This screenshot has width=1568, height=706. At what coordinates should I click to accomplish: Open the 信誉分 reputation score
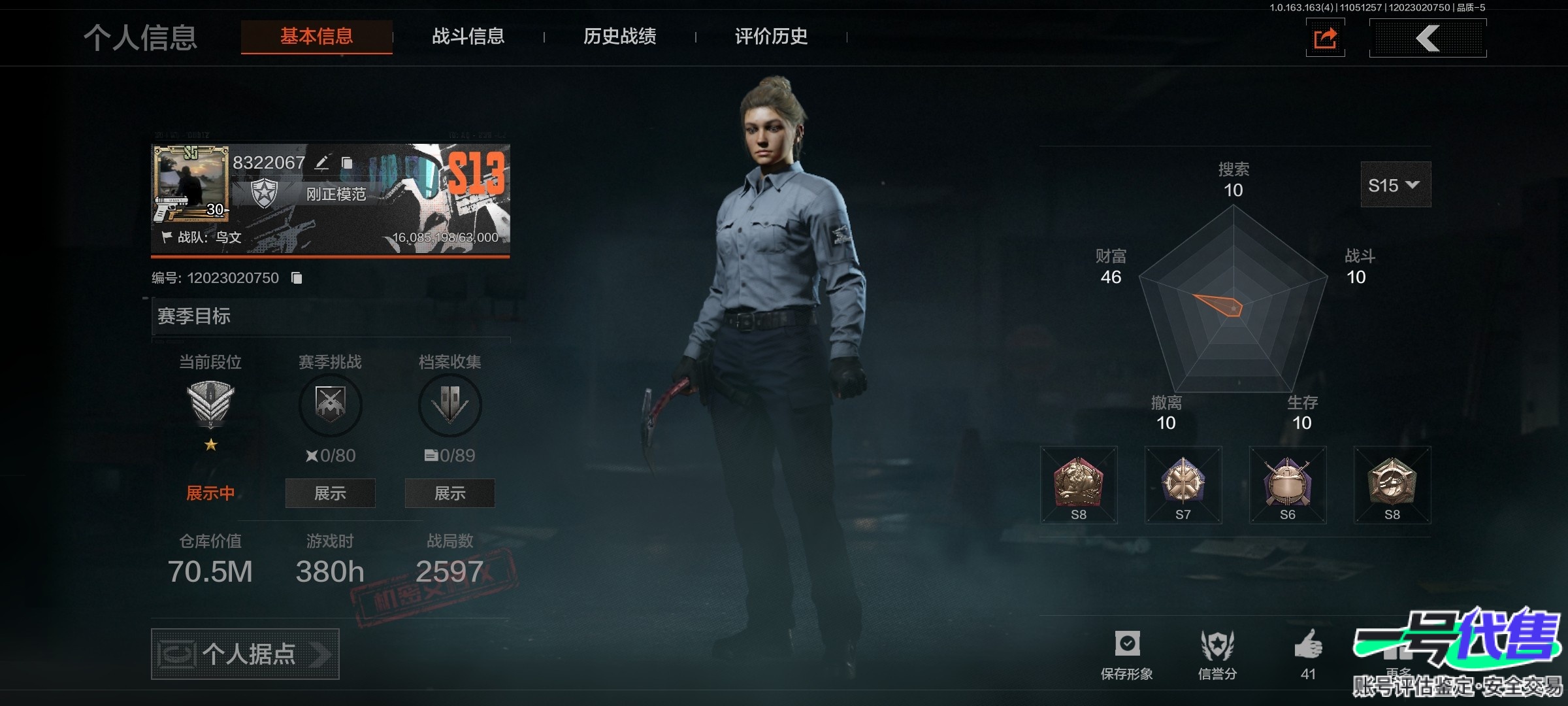click(x=1217, y=654)
